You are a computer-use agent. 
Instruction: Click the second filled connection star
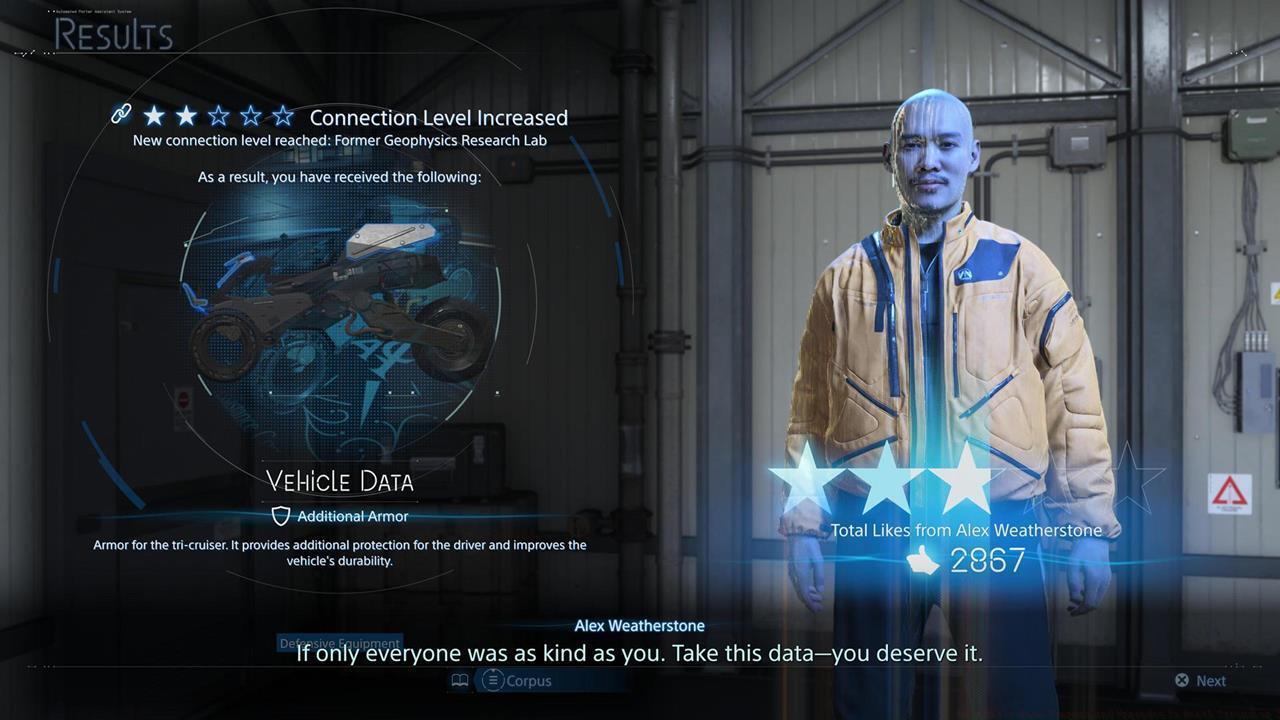186,115
